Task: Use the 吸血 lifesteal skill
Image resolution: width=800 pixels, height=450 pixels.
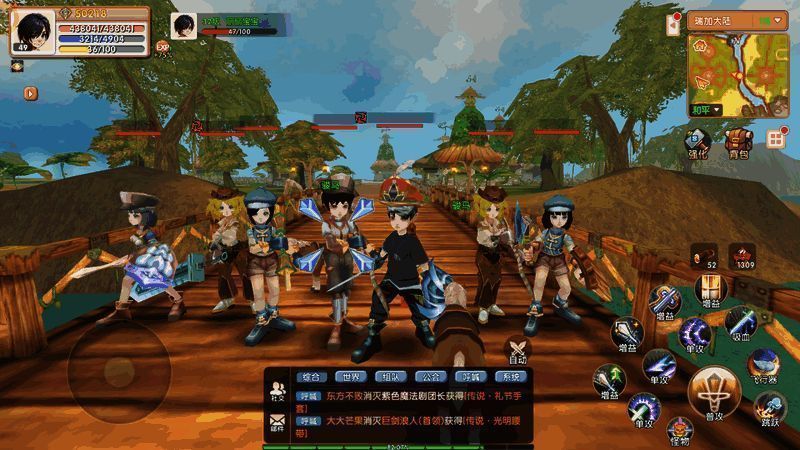Action: pyautogui.click(x=740, y=323)
